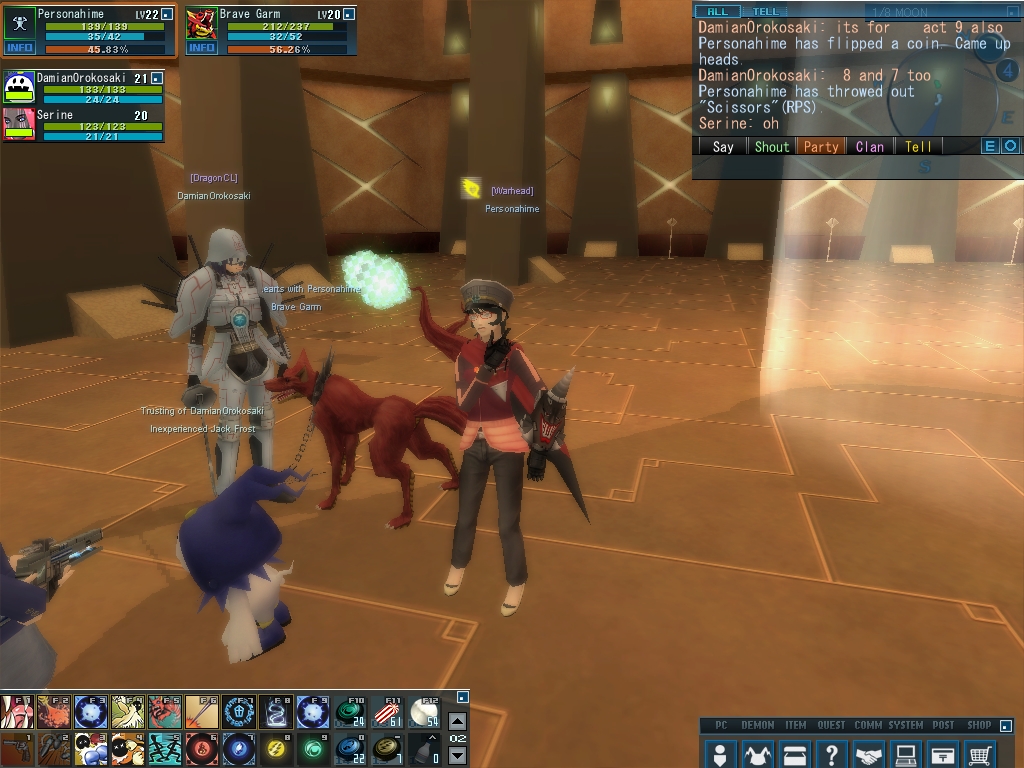Use the revolver skill in hotbar
This screenshot has width=1024, height=768.
[x=16, y=749]
